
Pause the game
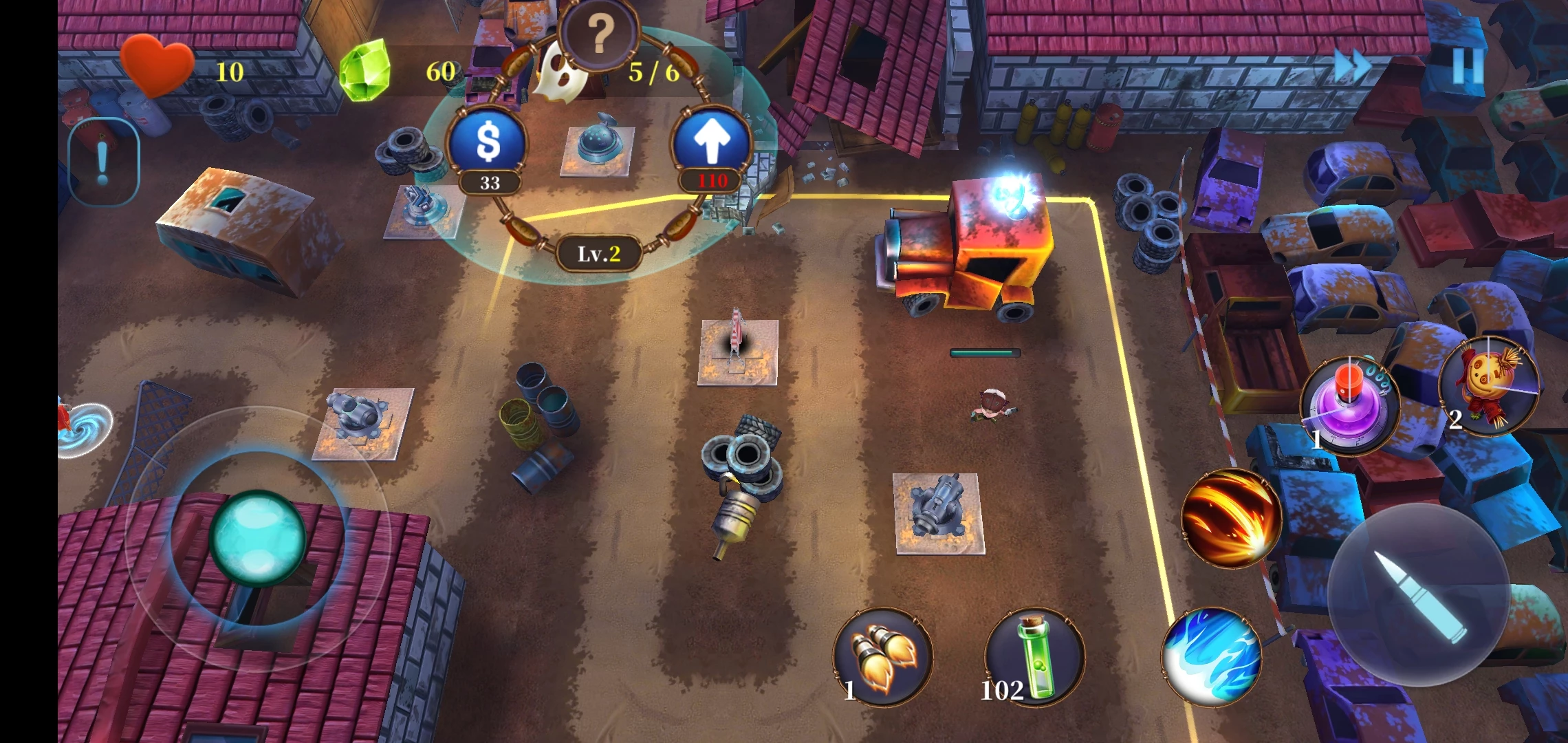pos(1467,67)
